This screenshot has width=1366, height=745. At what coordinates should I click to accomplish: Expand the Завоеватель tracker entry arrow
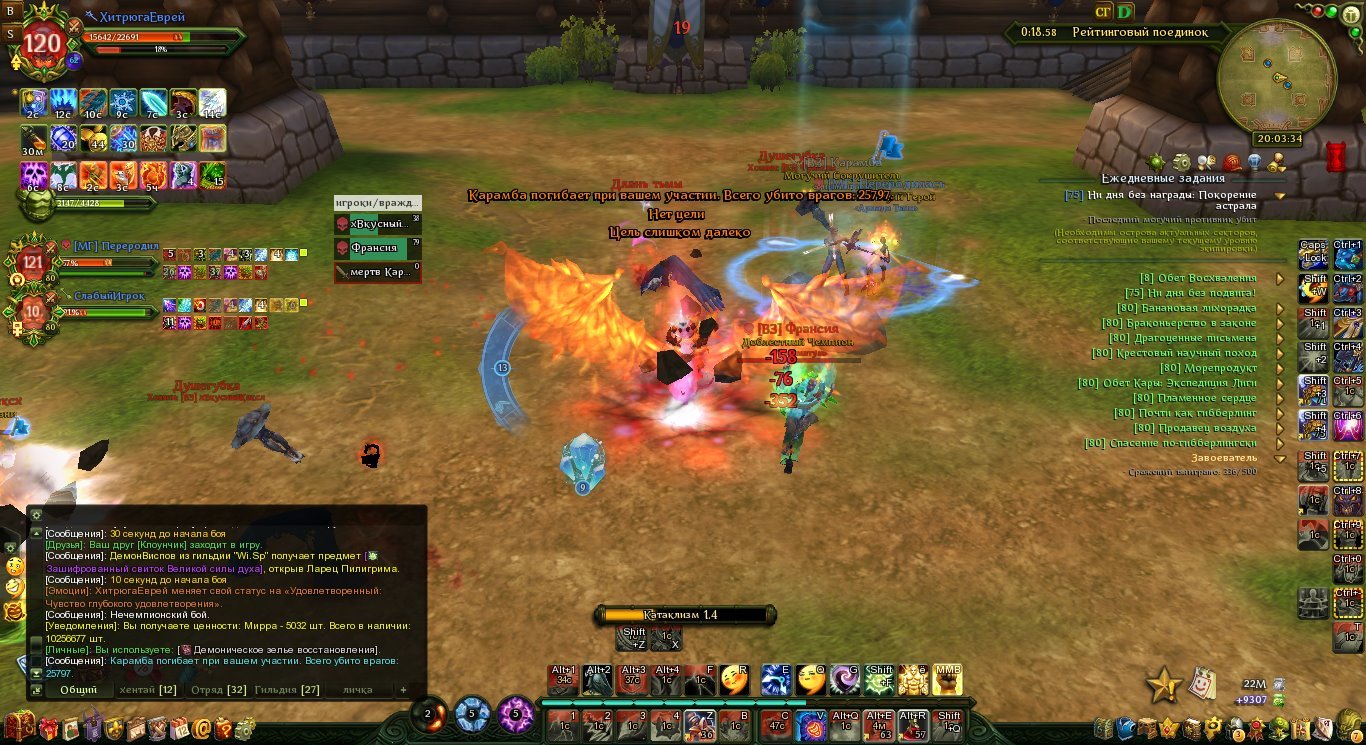[x=1280, y=458]
